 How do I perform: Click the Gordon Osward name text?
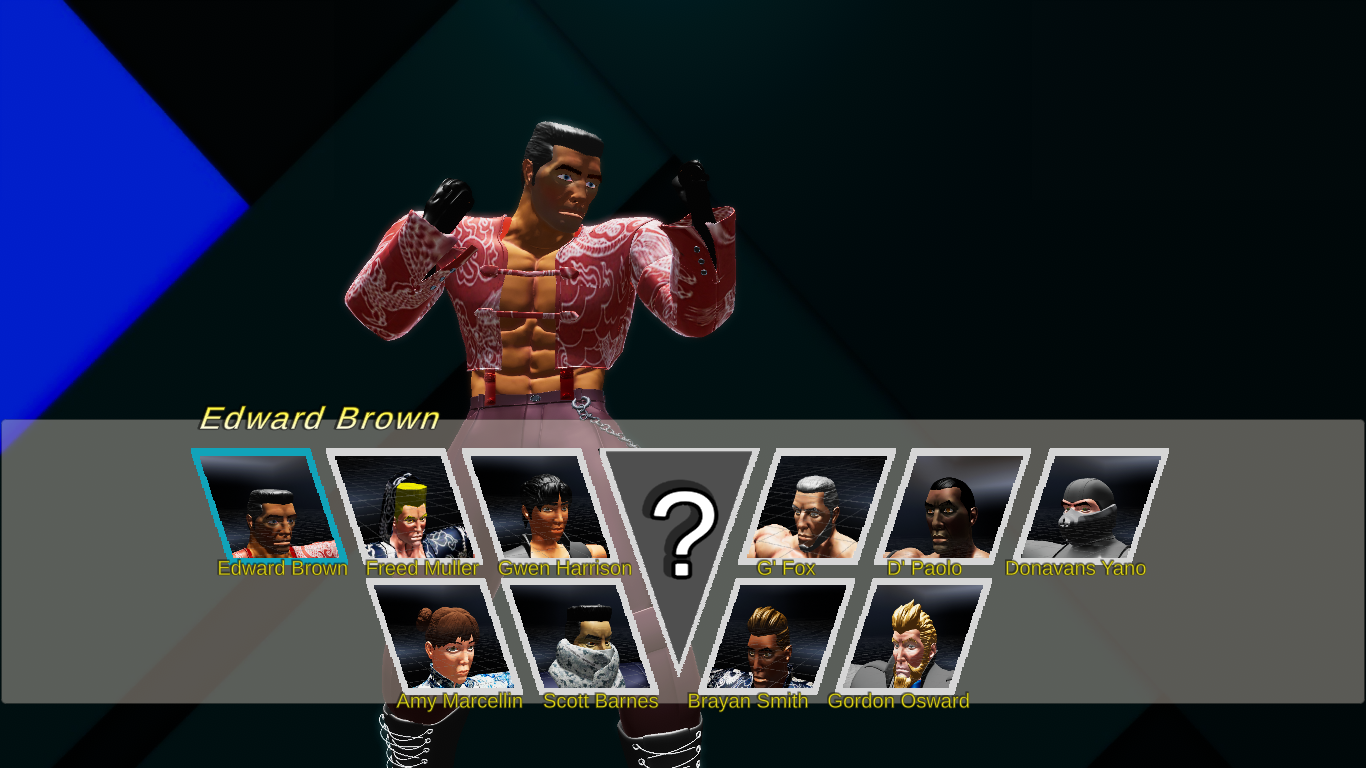click(898, 701)
